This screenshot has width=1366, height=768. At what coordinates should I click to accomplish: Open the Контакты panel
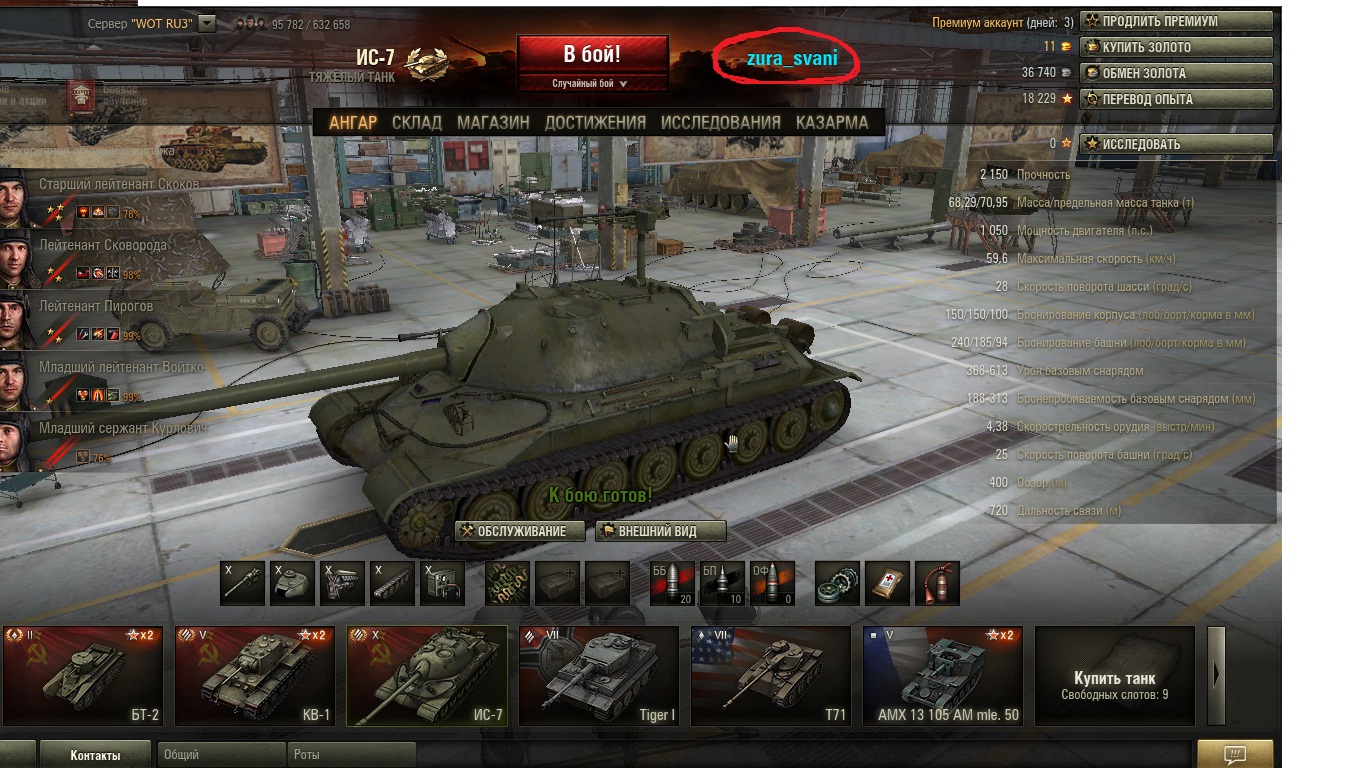95,755
